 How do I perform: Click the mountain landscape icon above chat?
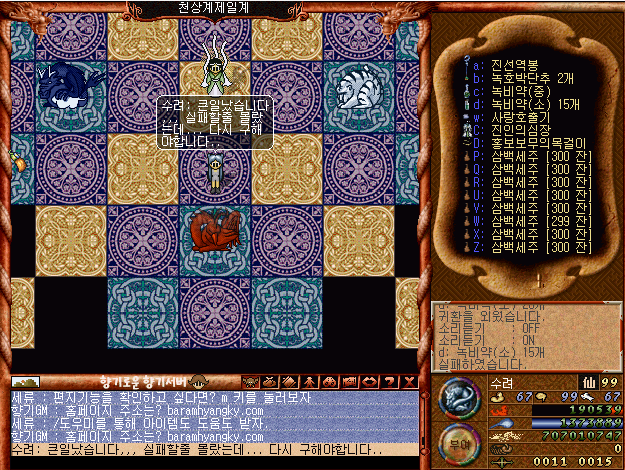pyautogui.click(x=26, y=381)
